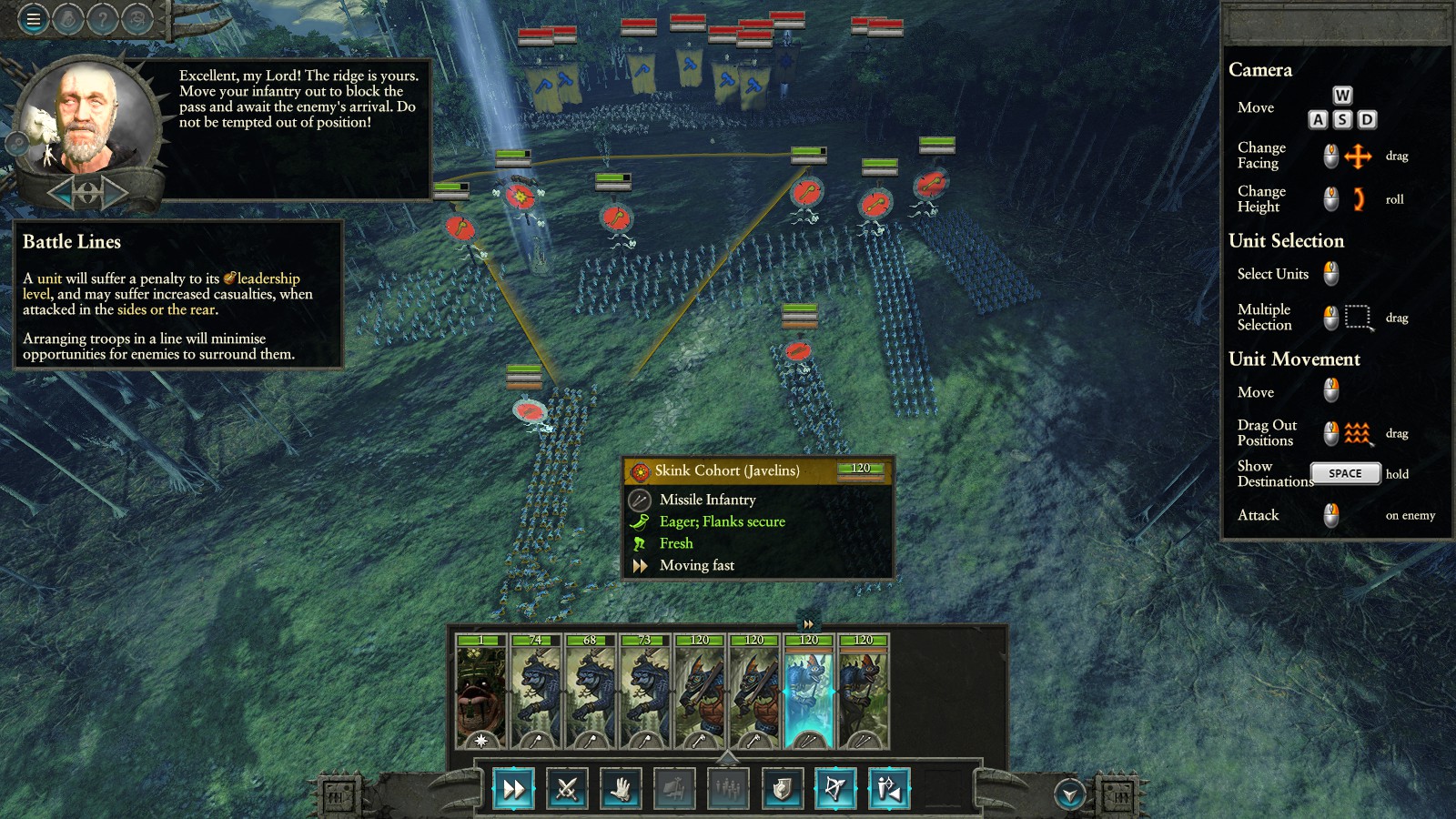Toggle guard mode shield button
The height and width of the screenshot is (819, 1456).
click(x=782, y=789)
